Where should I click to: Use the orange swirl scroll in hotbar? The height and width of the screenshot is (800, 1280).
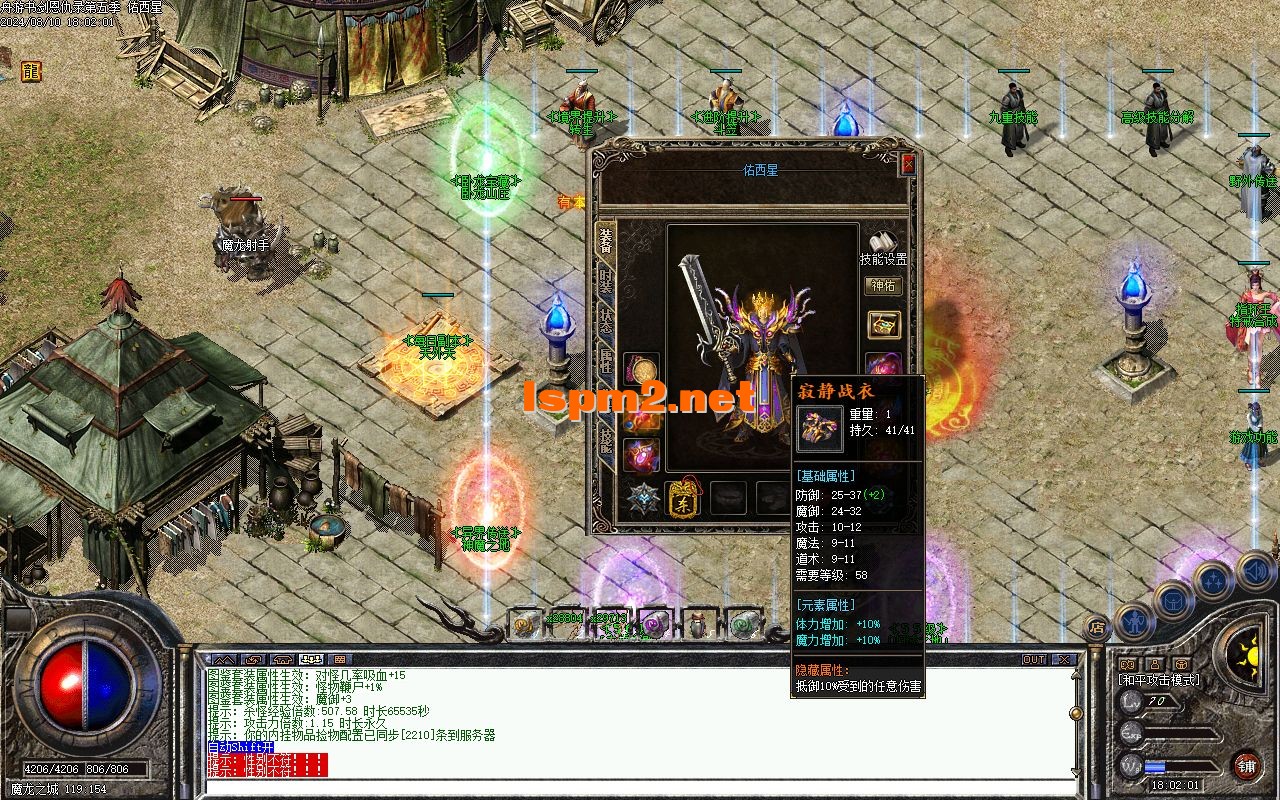tap(524, 625)
